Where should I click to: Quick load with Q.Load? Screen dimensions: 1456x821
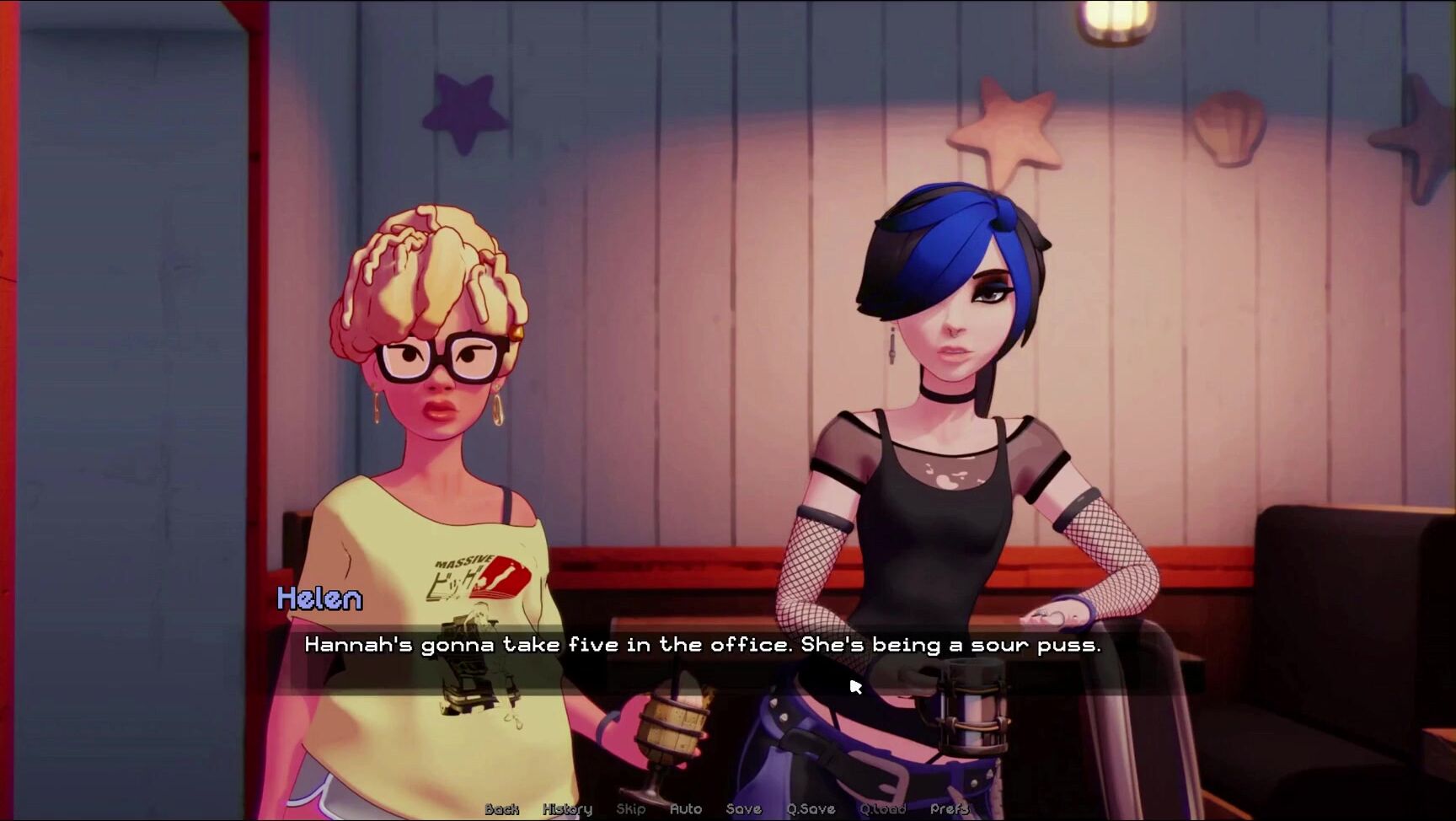[x=882, y=809]
